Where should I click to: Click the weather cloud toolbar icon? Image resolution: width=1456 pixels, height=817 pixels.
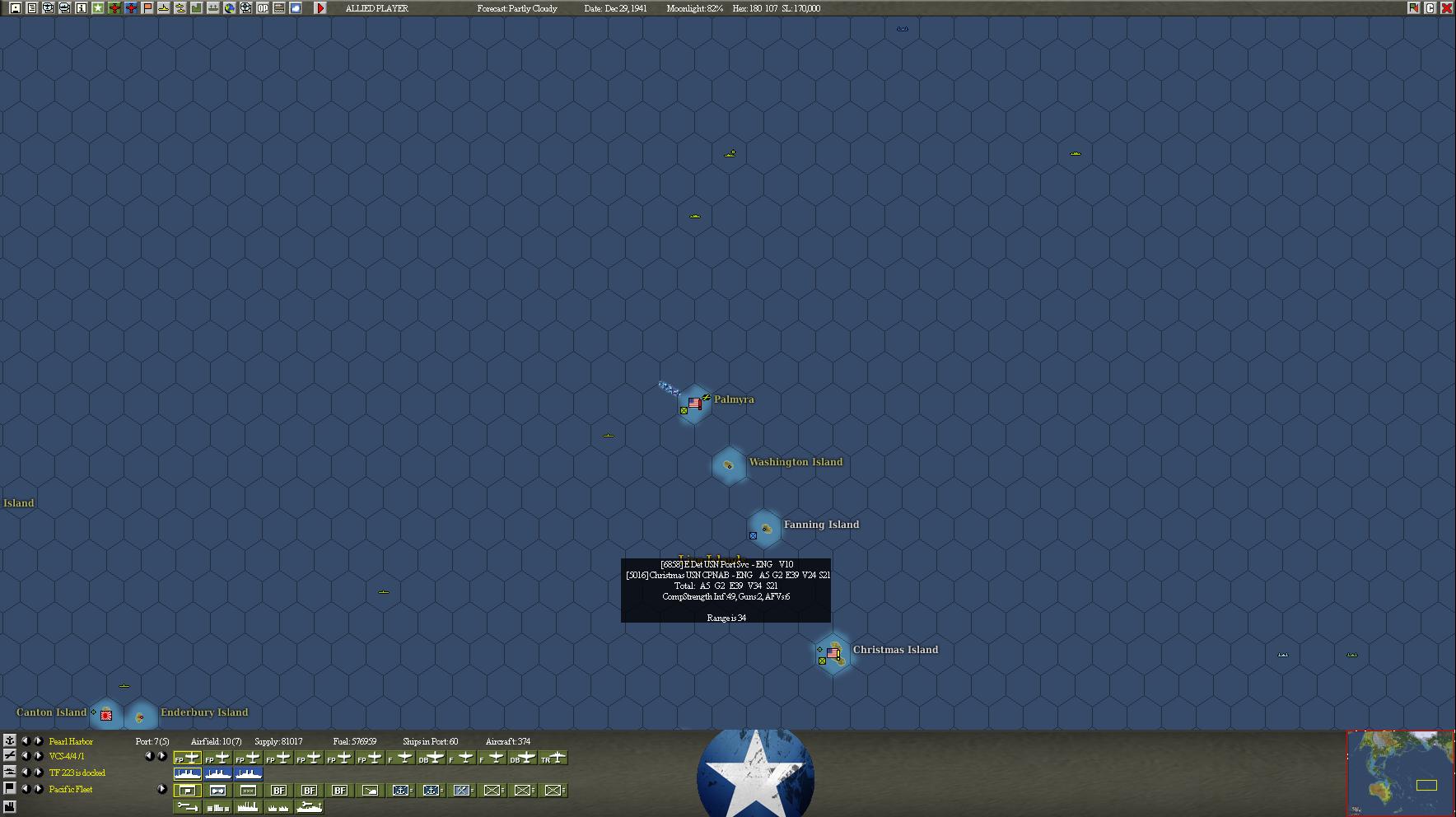[295, 8]
